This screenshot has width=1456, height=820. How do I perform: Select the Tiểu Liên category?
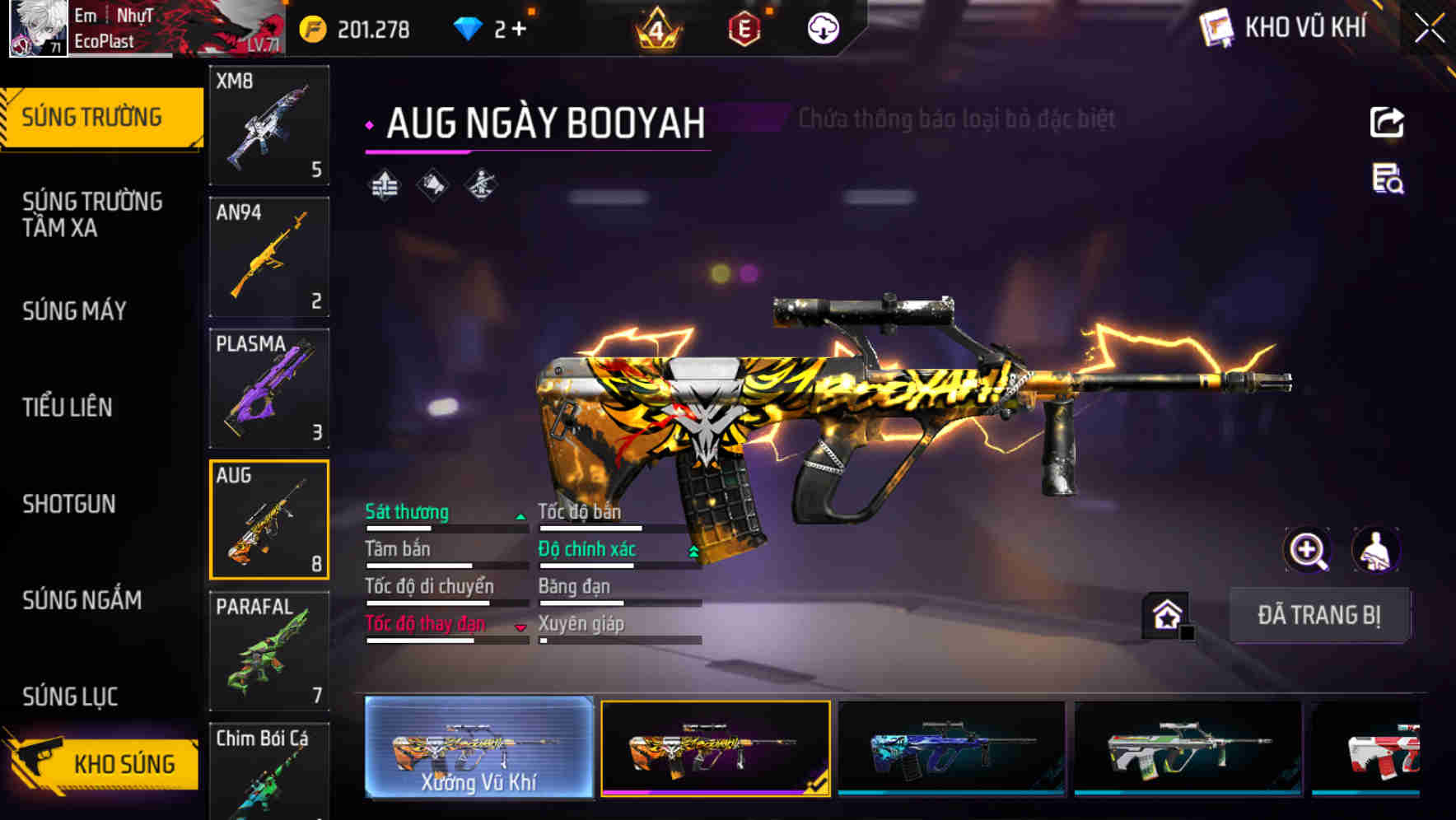[68, 407]
